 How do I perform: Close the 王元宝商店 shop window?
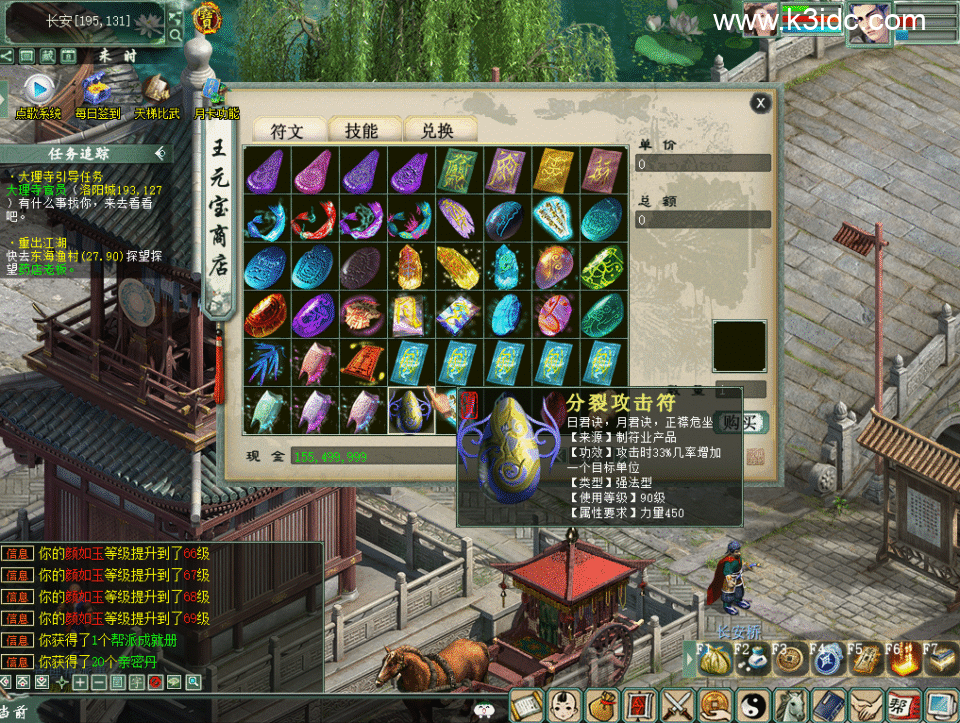tap(761, 102)
